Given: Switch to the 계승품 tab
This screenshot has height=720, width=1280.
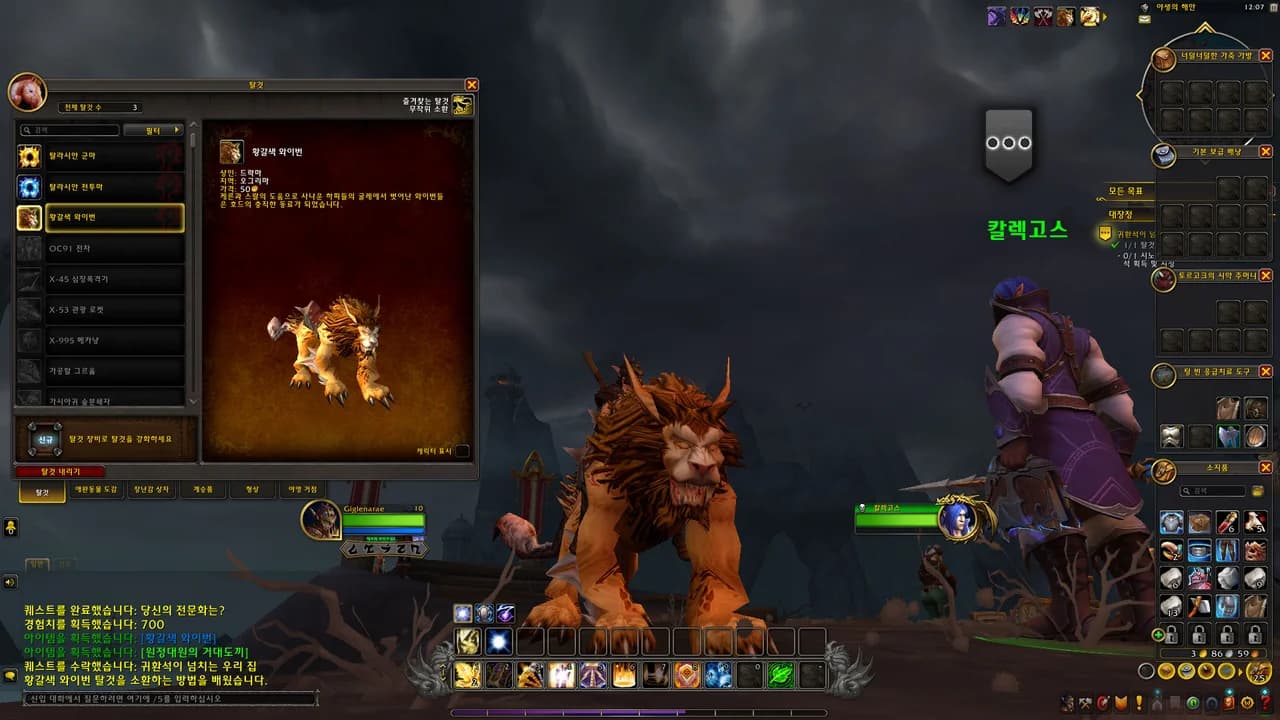Looking at the screenshot, I should click(202, 490).
